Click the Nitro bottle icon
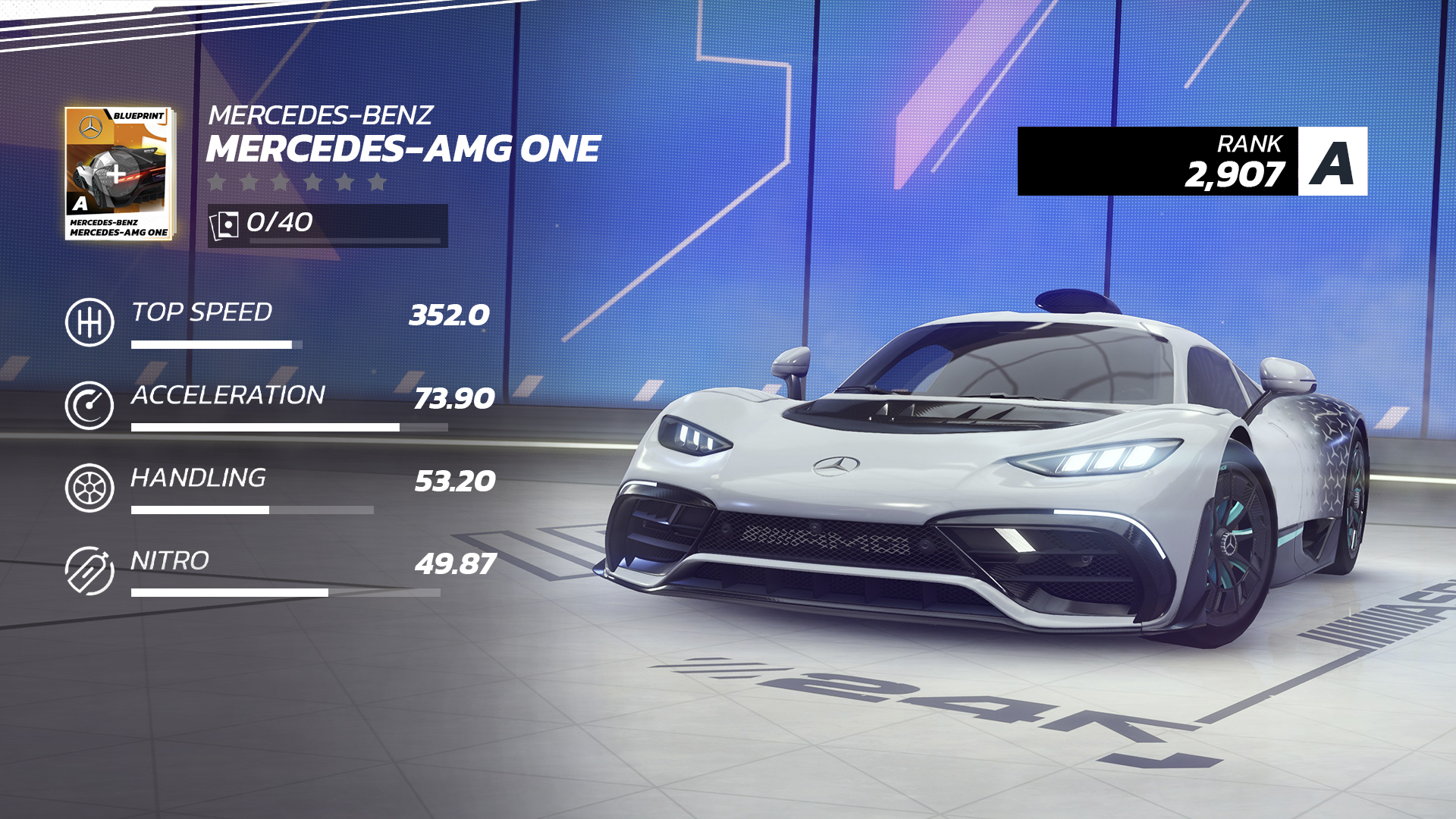This screenshot has height=819, width=1456. click(x=89, y=571)
